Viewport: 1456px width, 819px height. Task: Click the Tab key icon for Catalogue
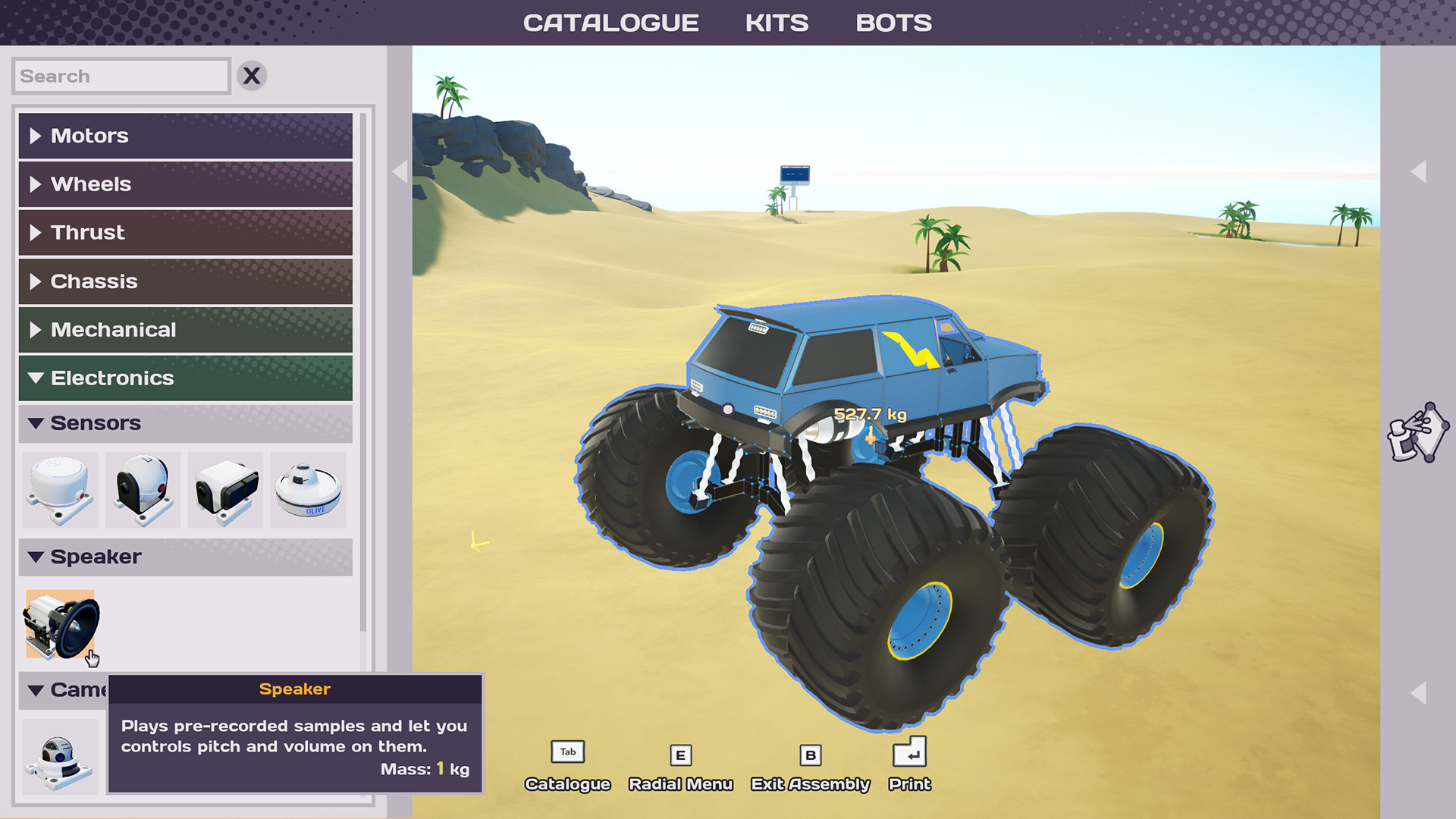coord(566,752)
